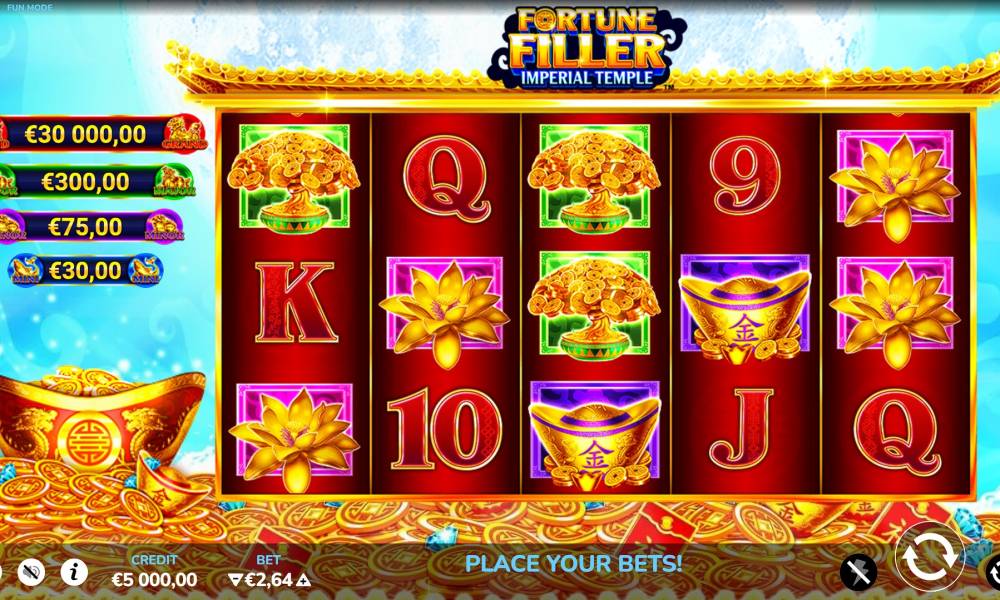Spin the reels with the circular arrows button
Image resolution: width=1000 pixels, height=600 pixels.
pos(929,557)
